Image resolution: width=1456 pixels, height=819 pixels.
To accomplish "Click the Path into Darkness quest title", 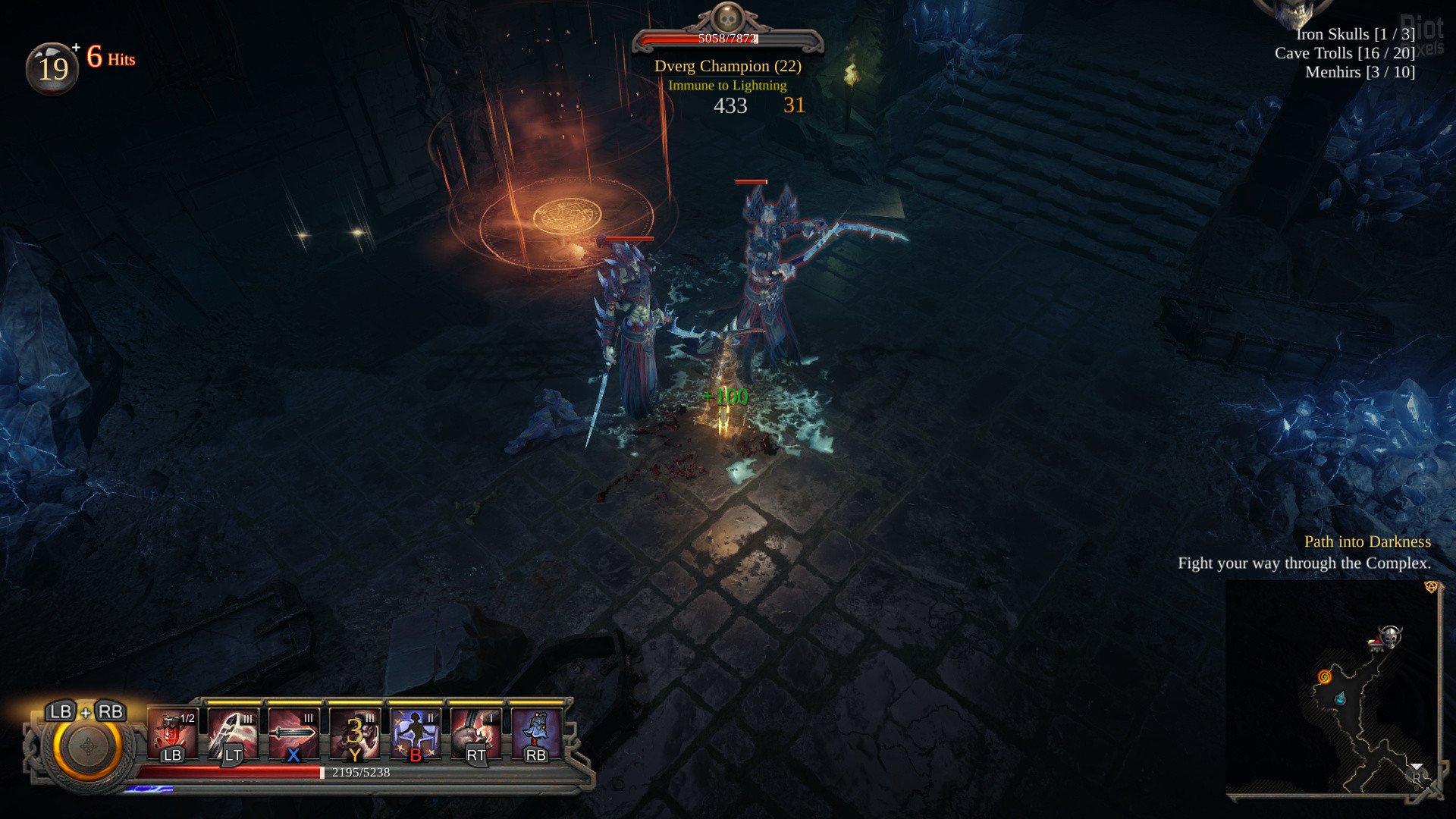I will [1367, 541].
